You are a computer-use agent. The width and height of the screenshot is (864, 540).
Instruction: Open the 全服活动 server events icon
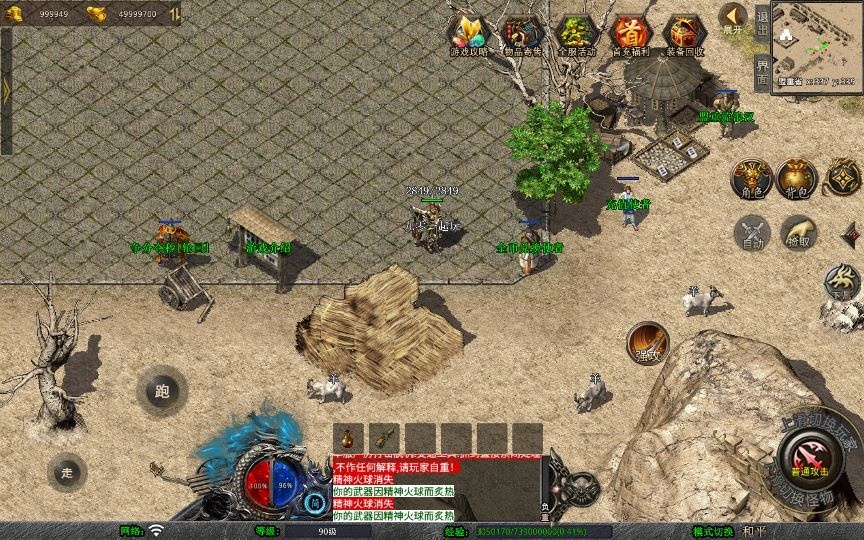[x=577, y=35]
